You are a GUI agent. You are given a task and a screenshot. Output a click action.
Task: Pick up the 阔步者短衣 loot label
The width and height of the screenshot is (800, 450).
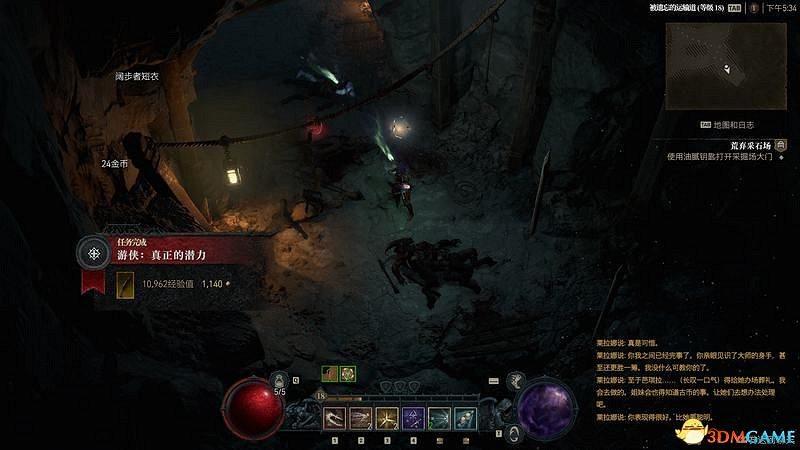[x=136, y=76]
